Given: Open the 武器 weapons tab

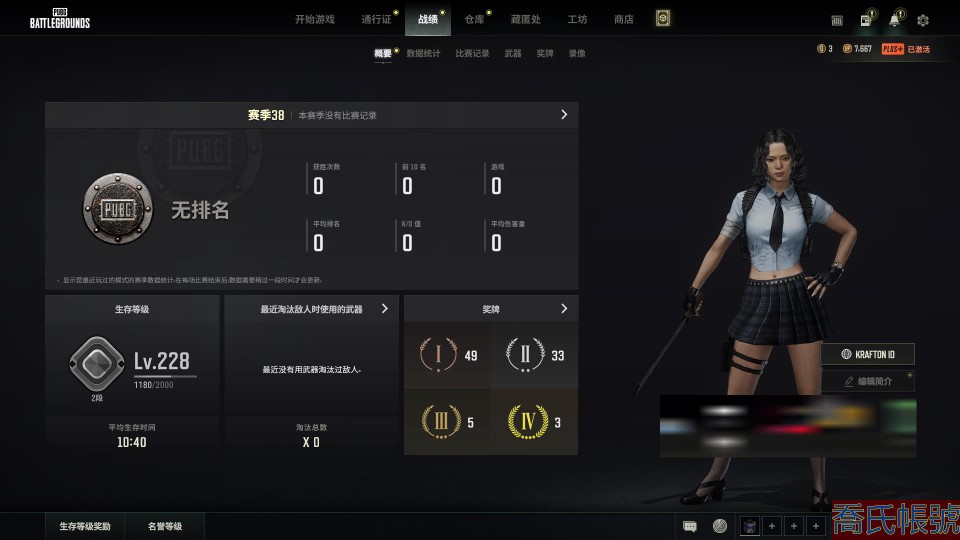Looking at the screenshot, I should tap(513, 53).
